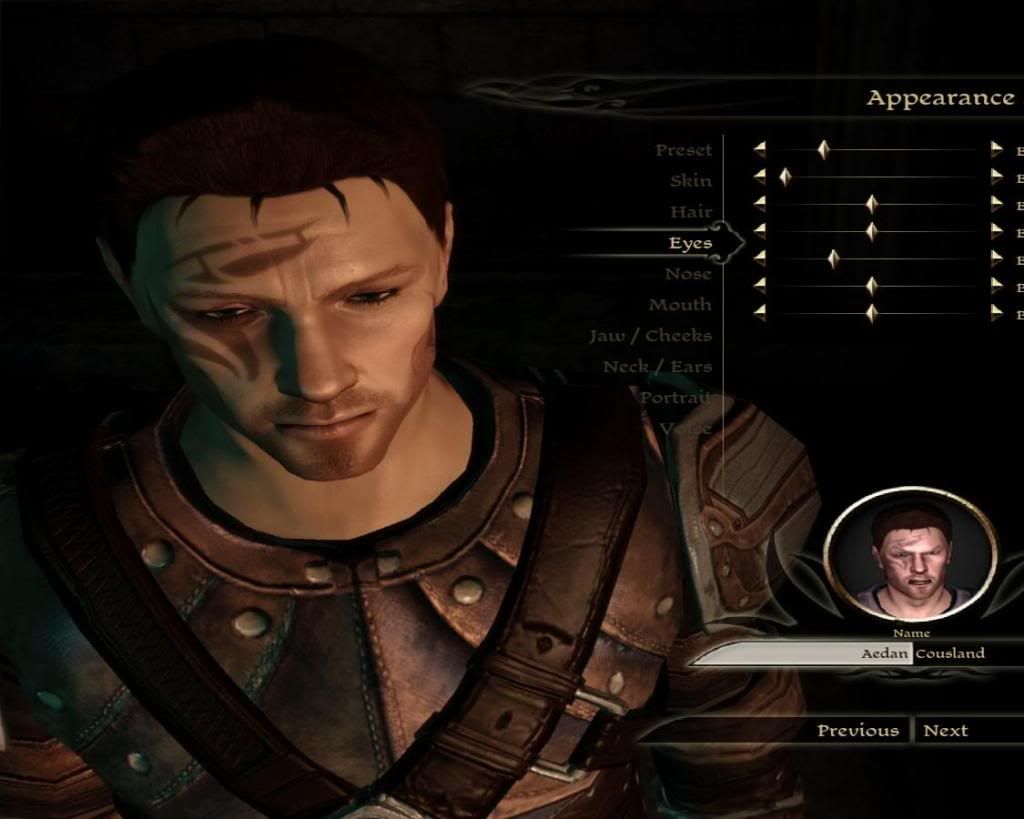The height and width of the screenshot is (819, 1024).
Task: Select the Mouth category
Action: click(680, 305)
